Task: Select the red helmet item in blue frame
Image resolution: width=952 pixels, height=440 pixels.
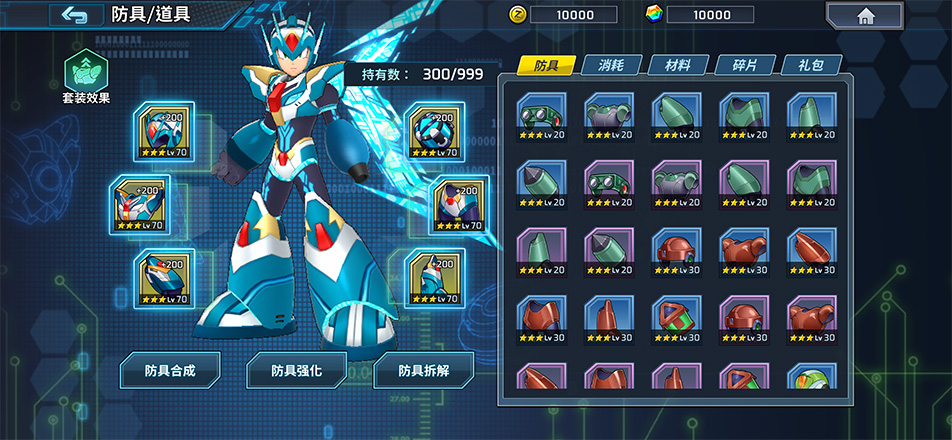Action: 677,252
